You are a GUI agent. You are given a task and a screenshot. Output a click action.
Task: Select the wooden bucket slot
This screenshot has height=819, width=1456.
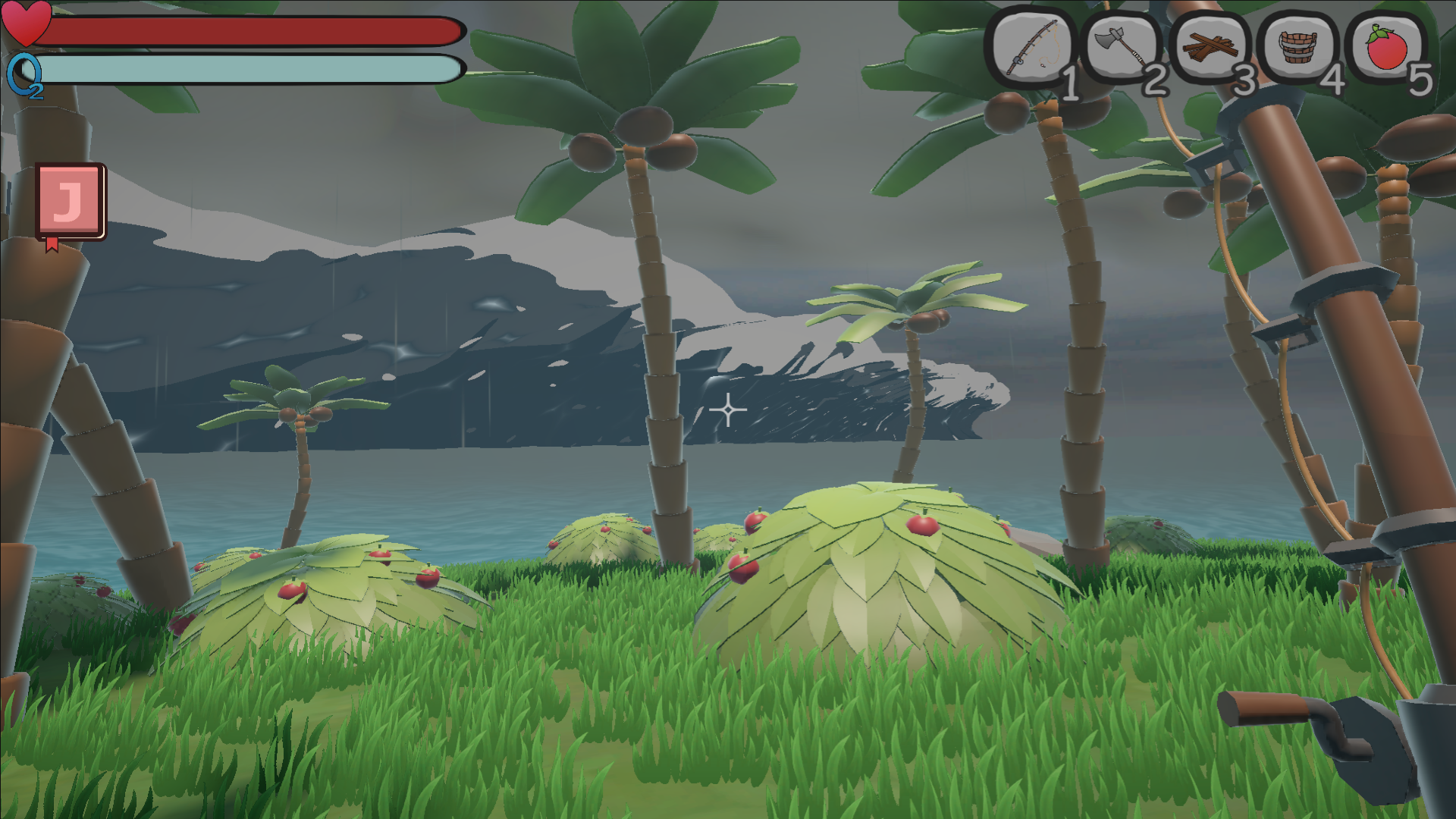pos(1298,48)
